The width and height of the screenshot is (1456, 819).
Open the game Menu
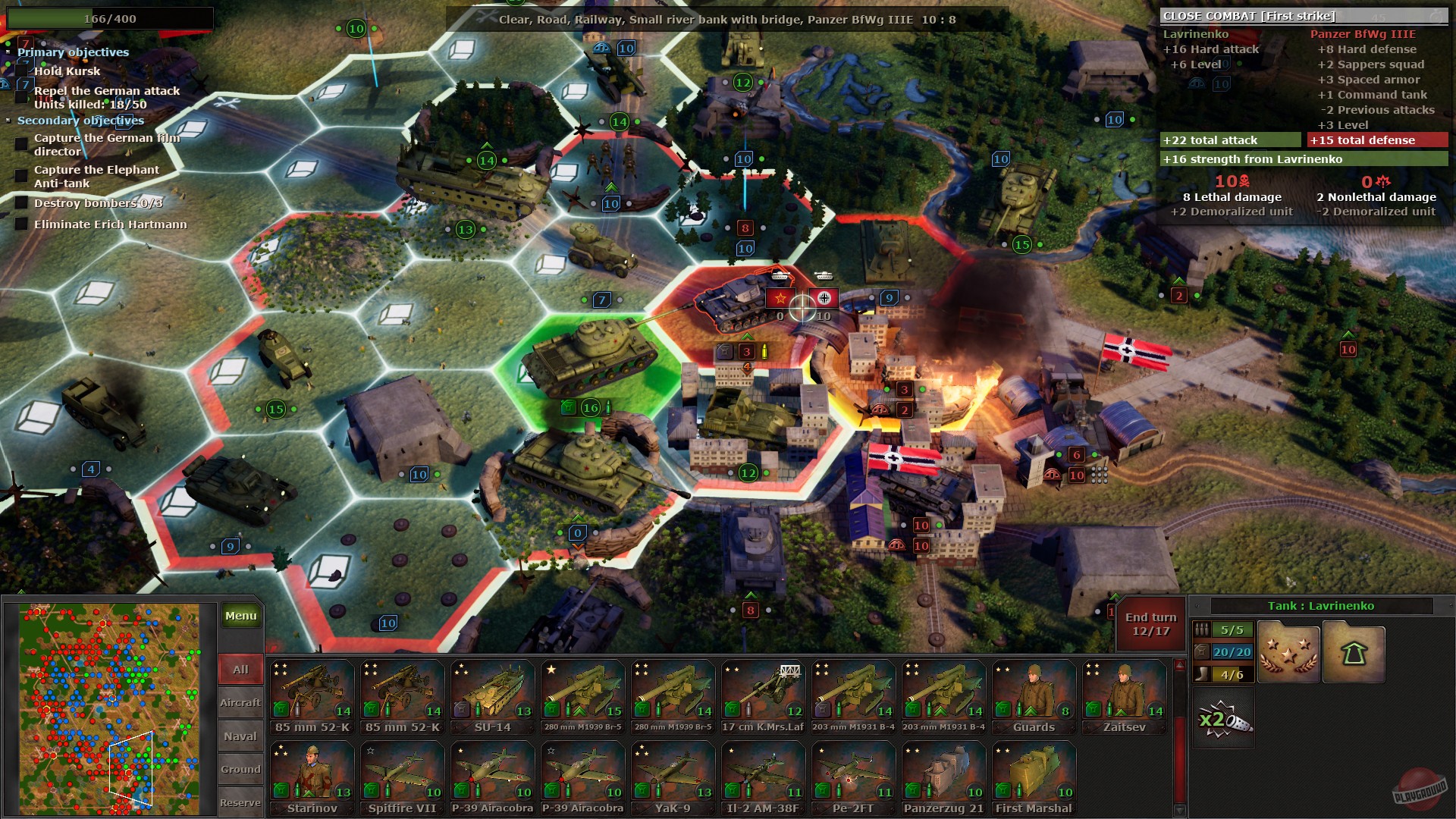click(x=240, y=615)
